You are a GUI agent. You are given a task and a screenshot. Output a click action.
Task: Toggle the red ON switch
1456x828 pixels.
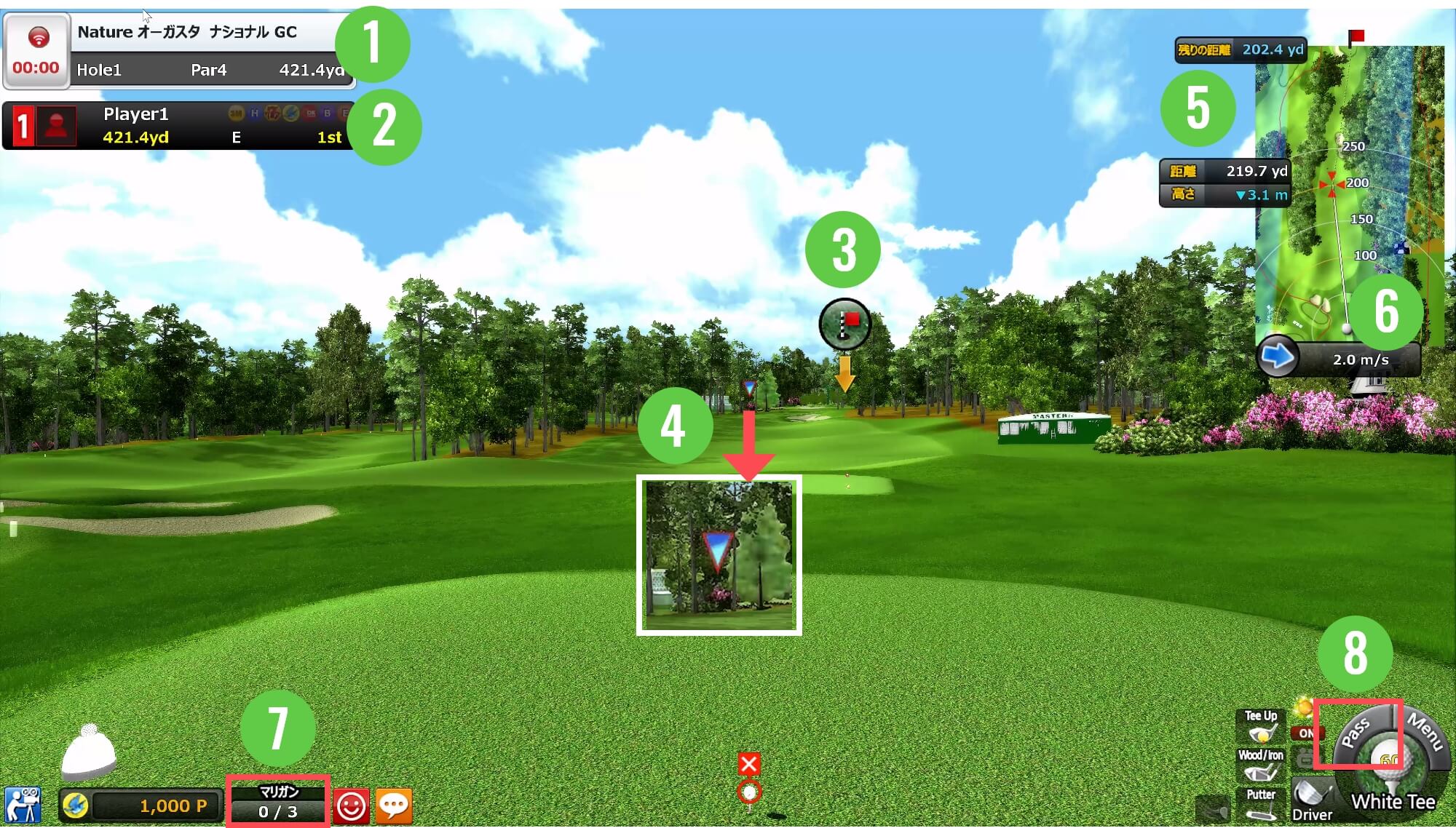coord(1305,733)
